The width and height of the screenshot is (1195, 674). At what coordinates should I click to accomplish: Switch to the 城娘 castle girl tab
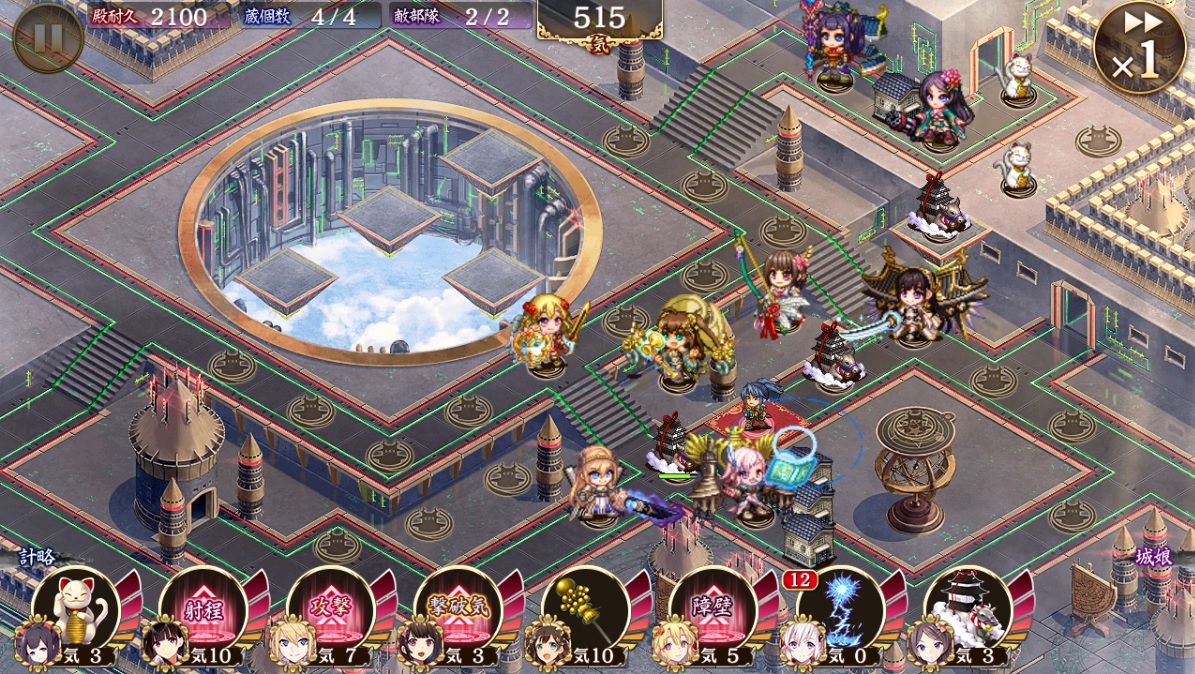[x=1153, y=557]
